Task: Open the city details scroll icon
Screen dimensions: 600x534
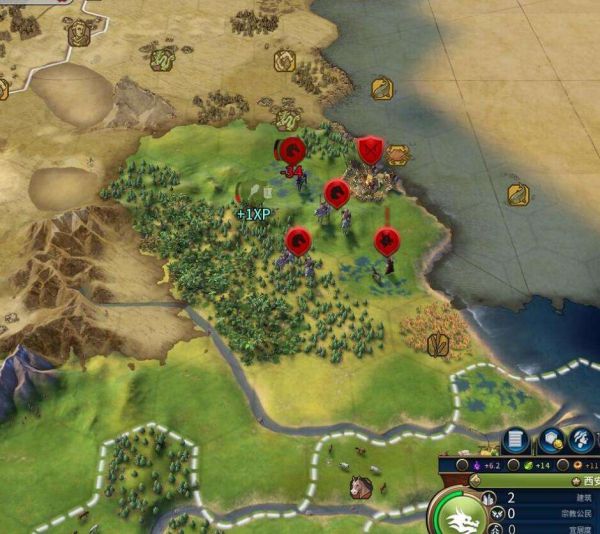Action: click(516, 440)
